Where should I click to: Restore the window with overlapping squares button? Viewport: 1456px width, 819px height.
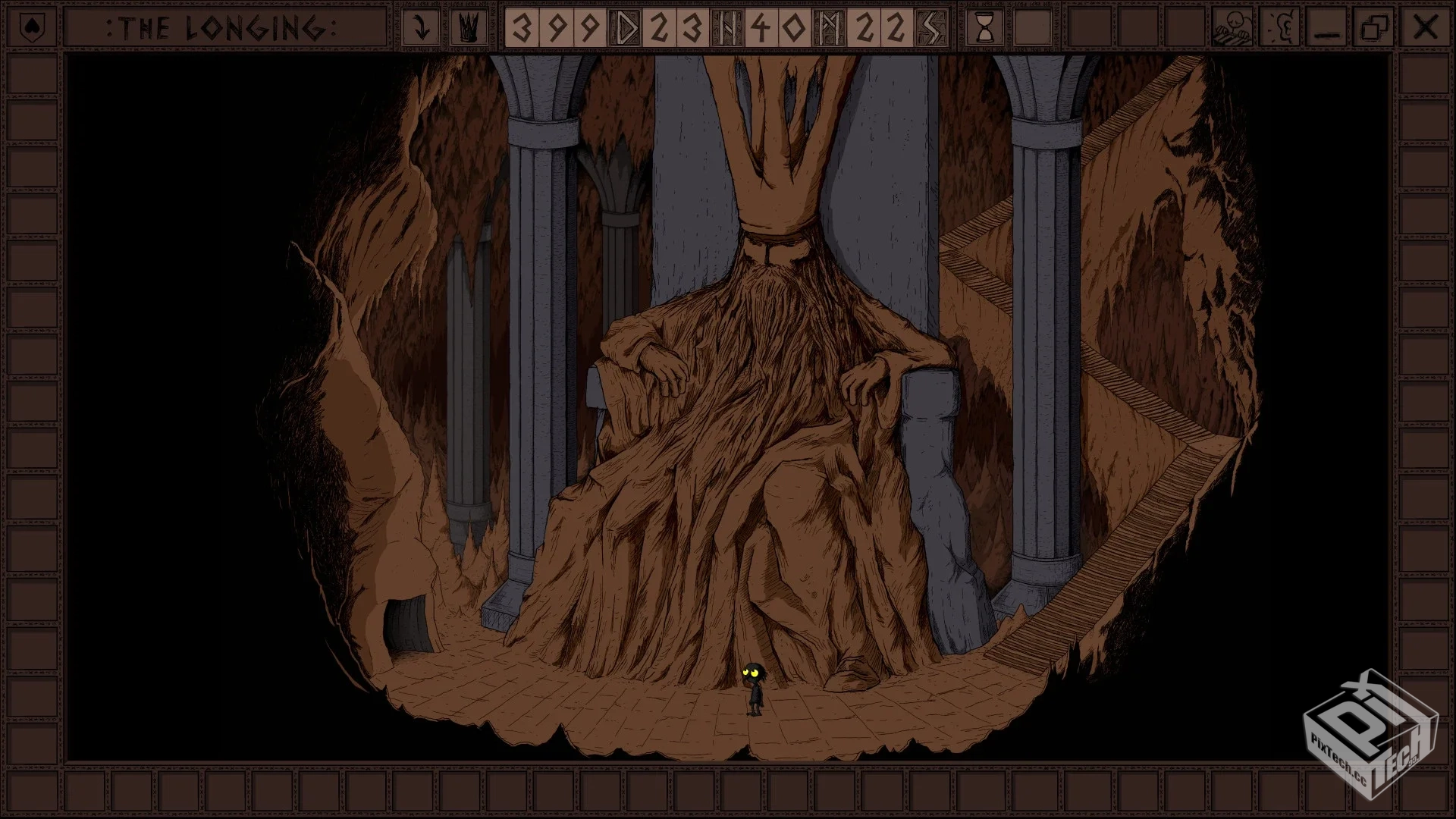click(1375, 29)
